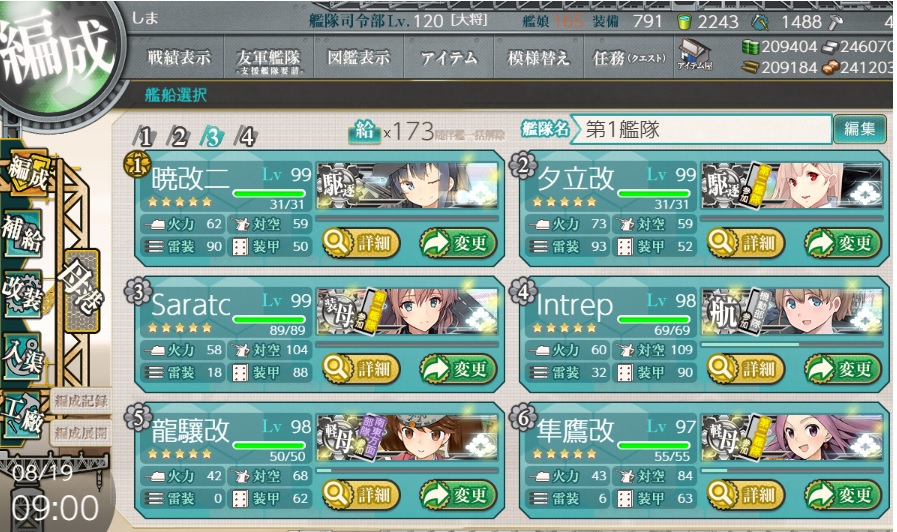Show 詳細 details for 暁改二
The height and width of the screenshot is (532, 897).
[x=360, y=243]
